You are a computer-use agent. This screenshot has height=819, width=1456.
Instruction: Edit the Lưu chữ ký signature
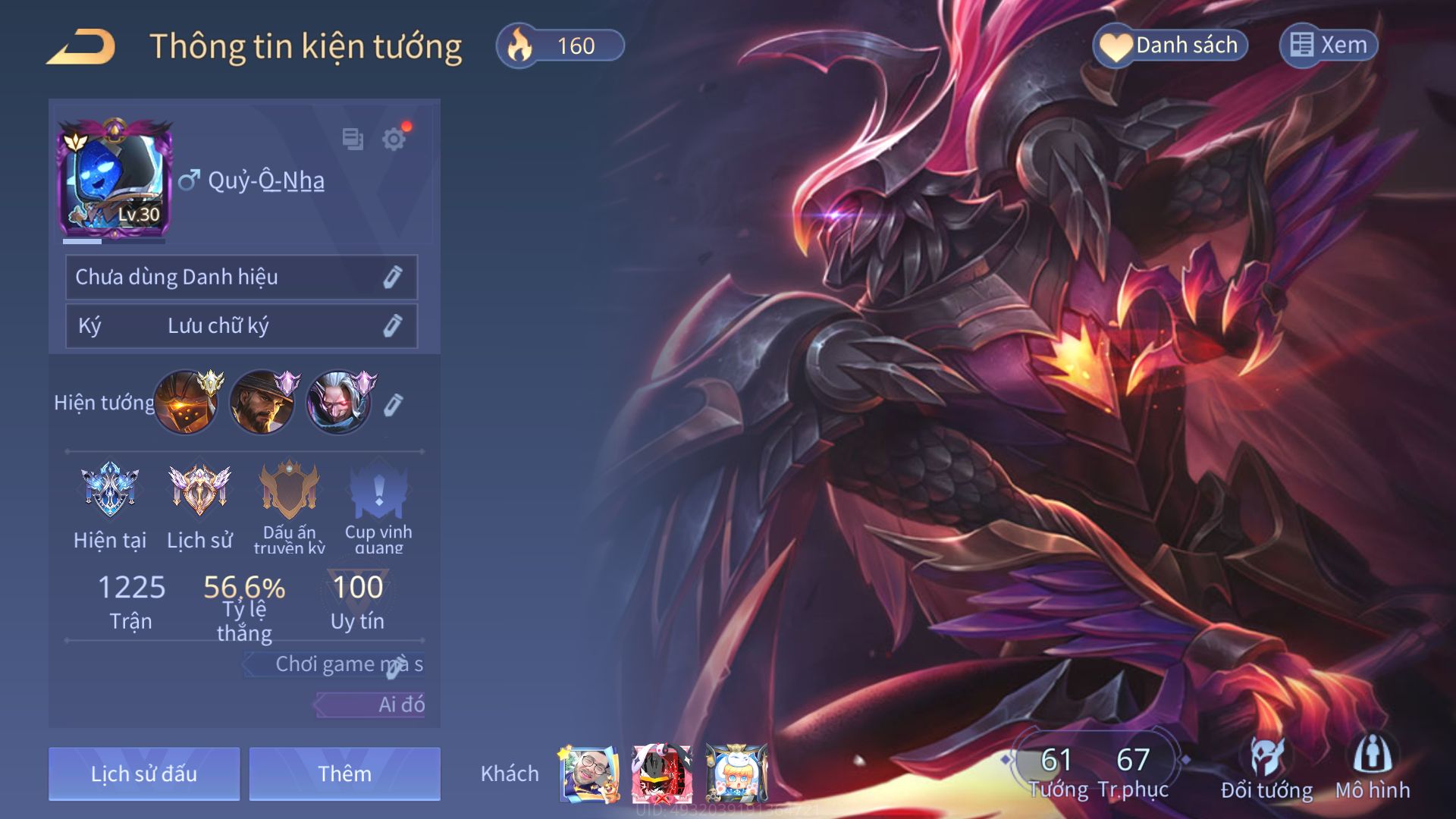(391, 326)
